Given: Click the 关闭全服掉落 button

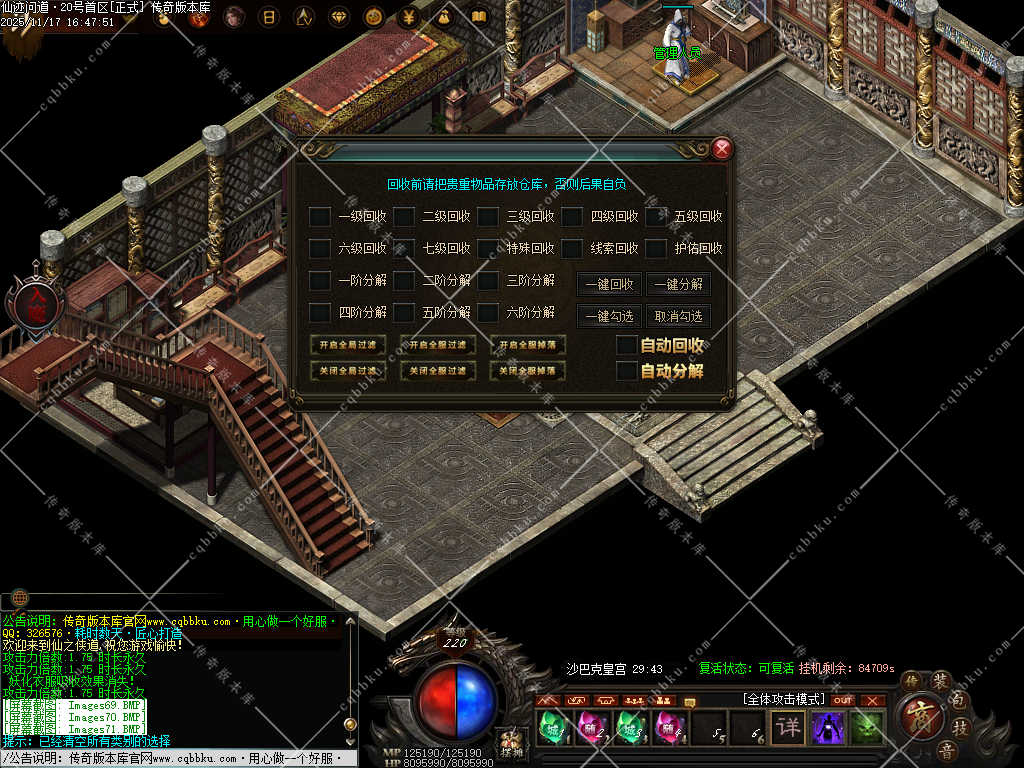Looking at the screenshot, I should (528, 371).
